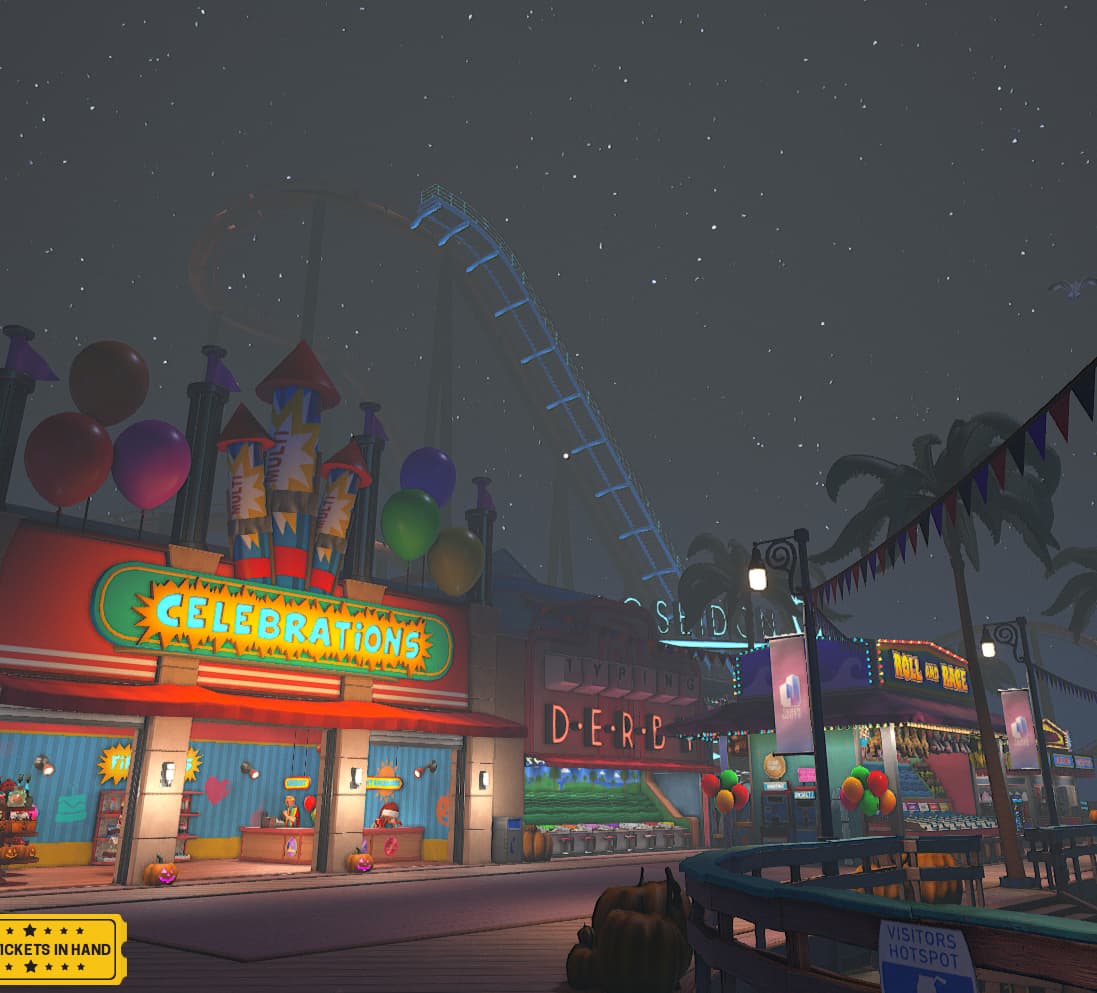Open the Tickets In Hand badge
This screenshot has height=993, width=1097.
tap(60, 948)
